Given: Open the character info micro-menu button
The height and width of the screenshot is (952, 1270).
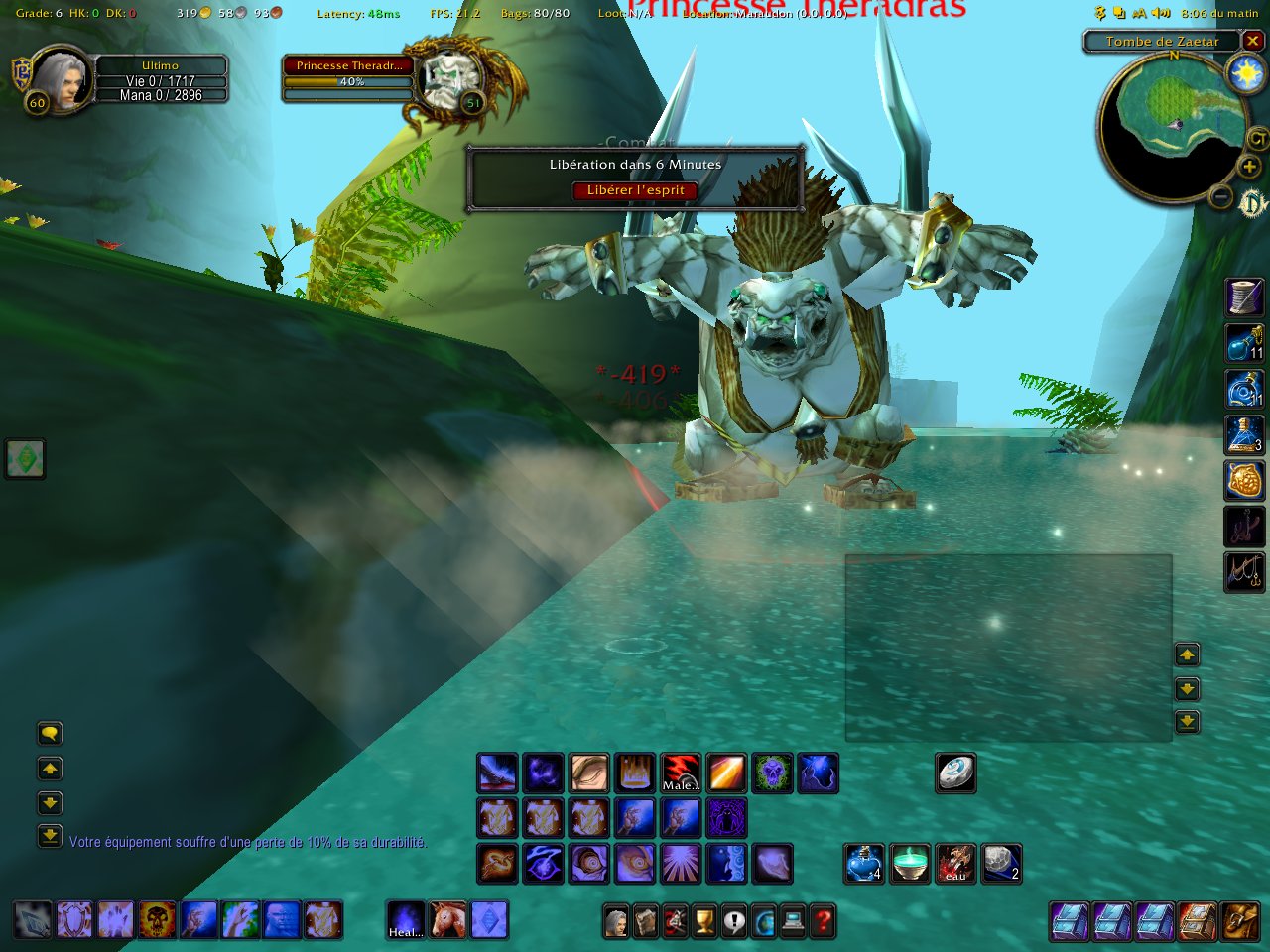Looking at the screenshot, I should coord(616,921).
